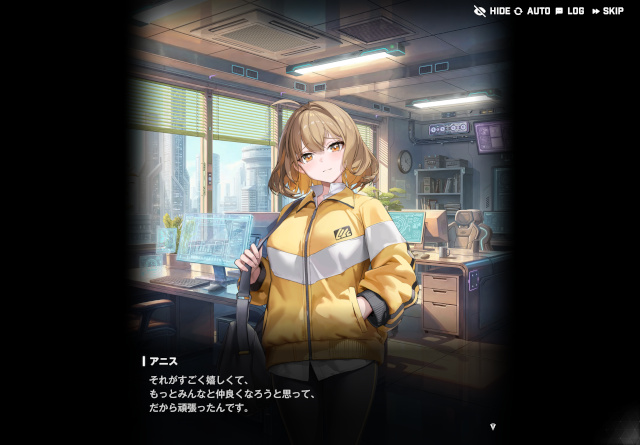
Task: Advance dialogue using the down-arrow indicator
Action: coord(492,426)
